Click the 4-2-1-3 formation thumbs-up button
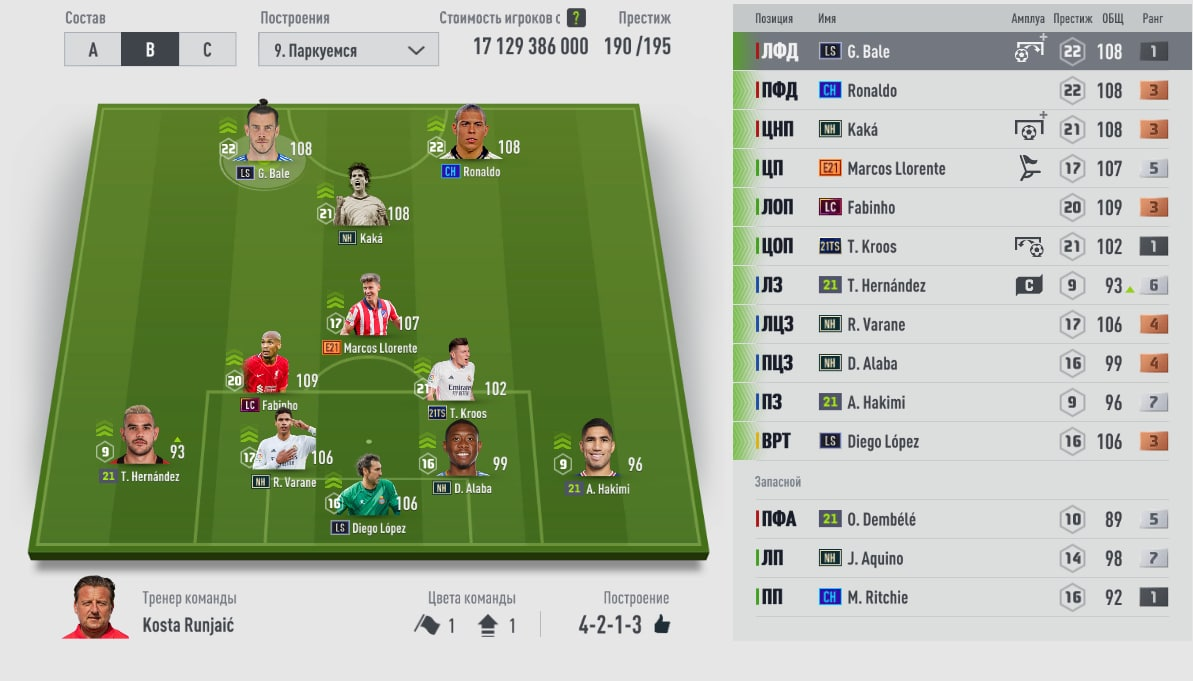Image resolution: width=1193 pixels, height=681 pixels. [661, 626]
